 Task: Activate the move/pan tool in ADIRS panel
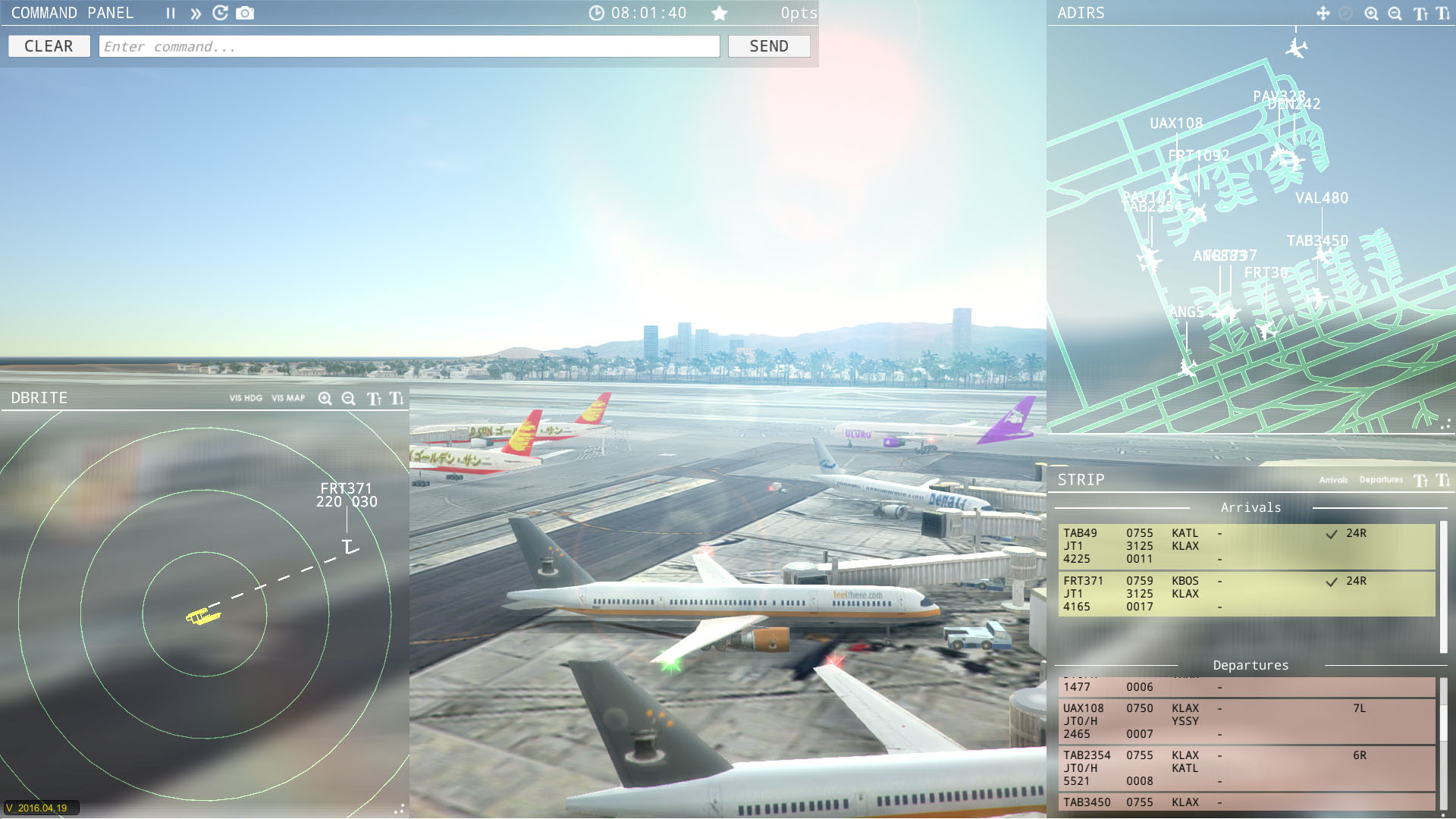(x=1323, y=14)
